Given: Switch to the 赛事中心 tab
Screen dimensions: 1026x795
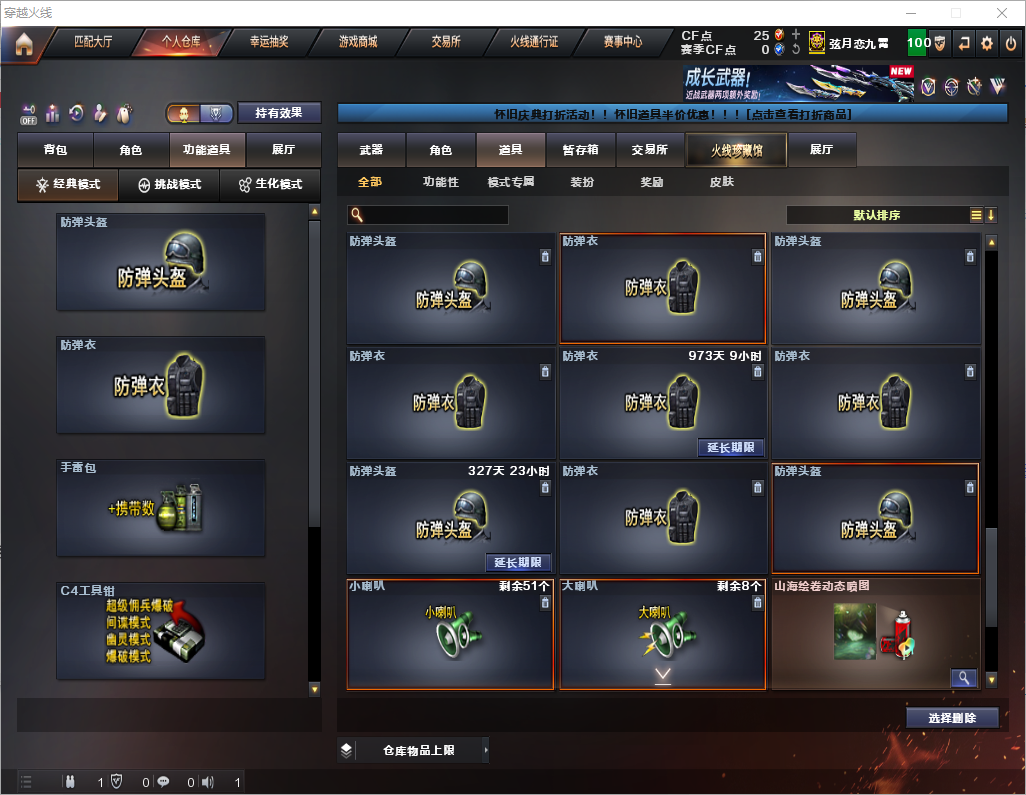Looking at the screenshot, I should [622, 42].
